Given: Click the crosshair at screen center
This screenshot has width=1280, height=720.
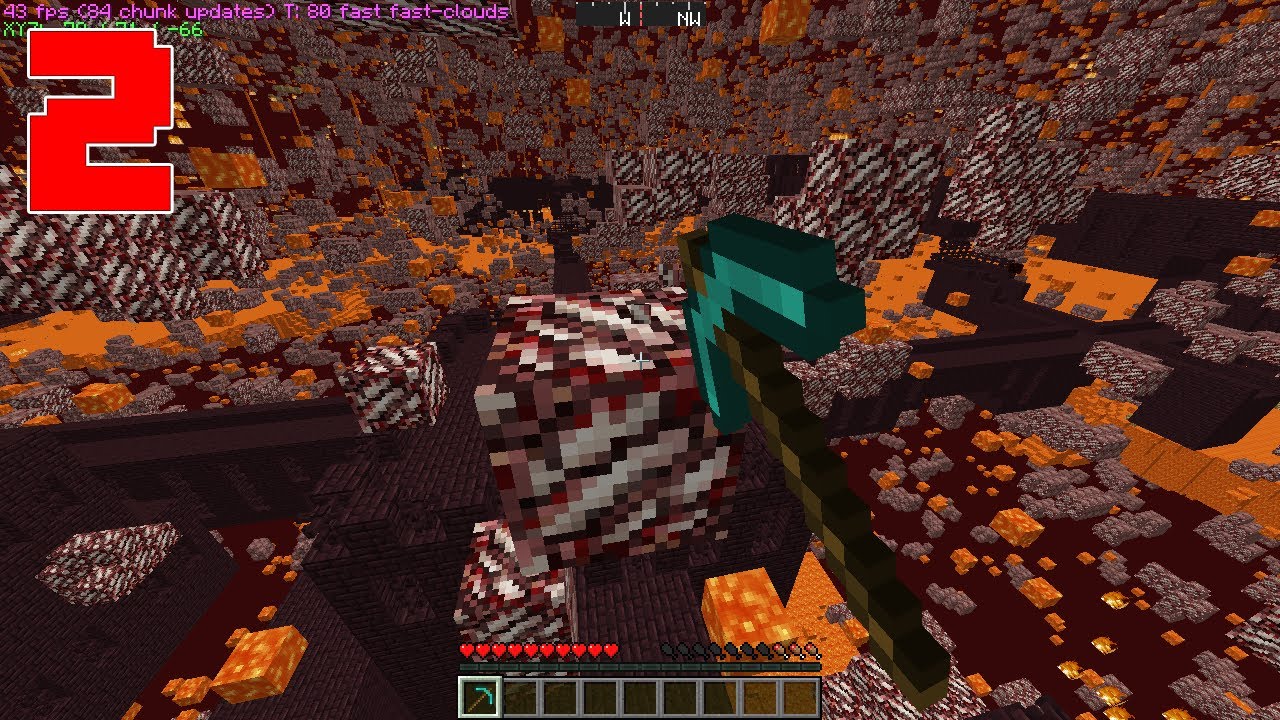Looking at the screenshot, I should (640, 360).
